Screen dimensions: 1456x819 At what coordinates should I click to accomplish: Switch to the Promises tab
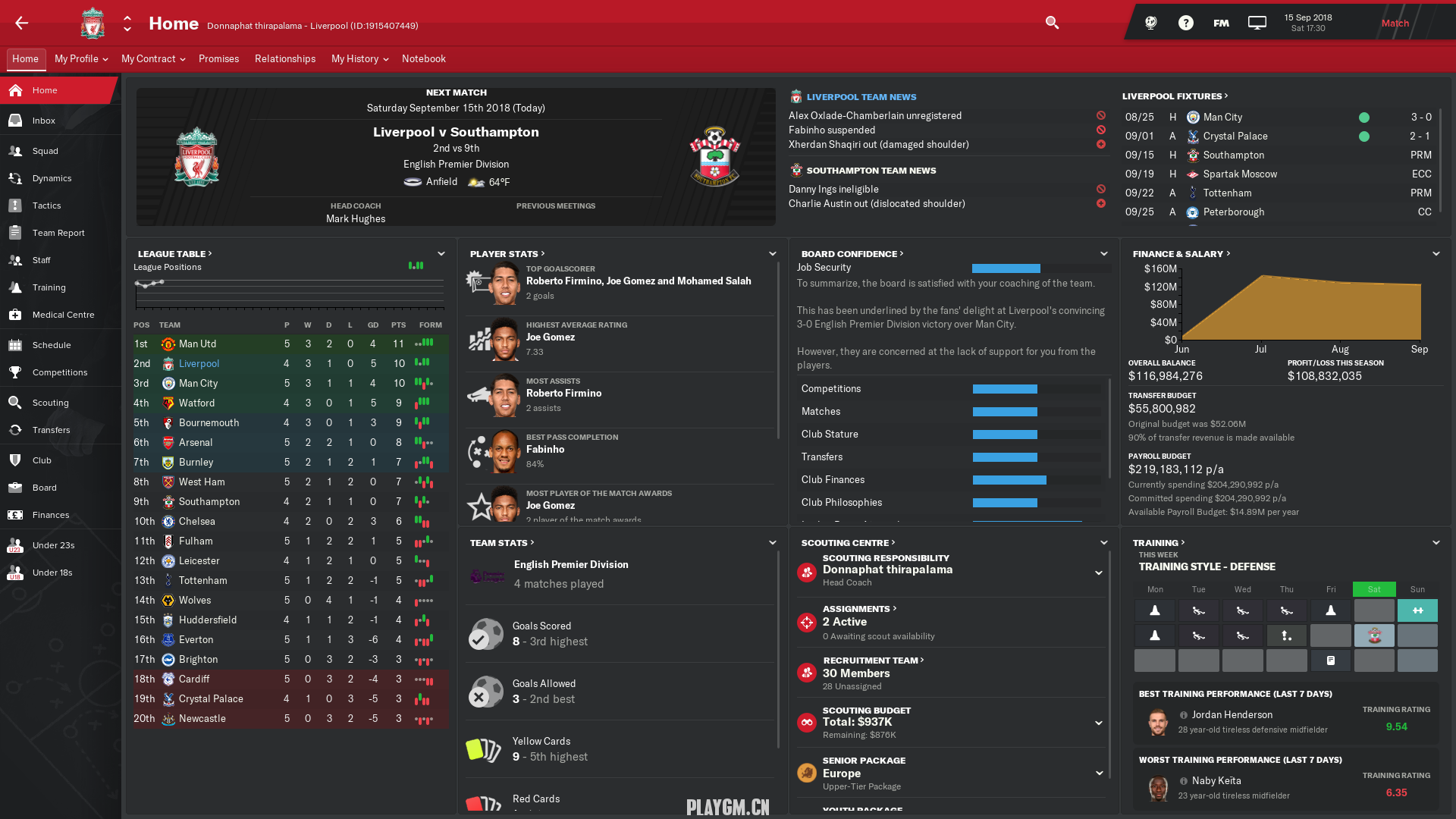coord(218,59)
